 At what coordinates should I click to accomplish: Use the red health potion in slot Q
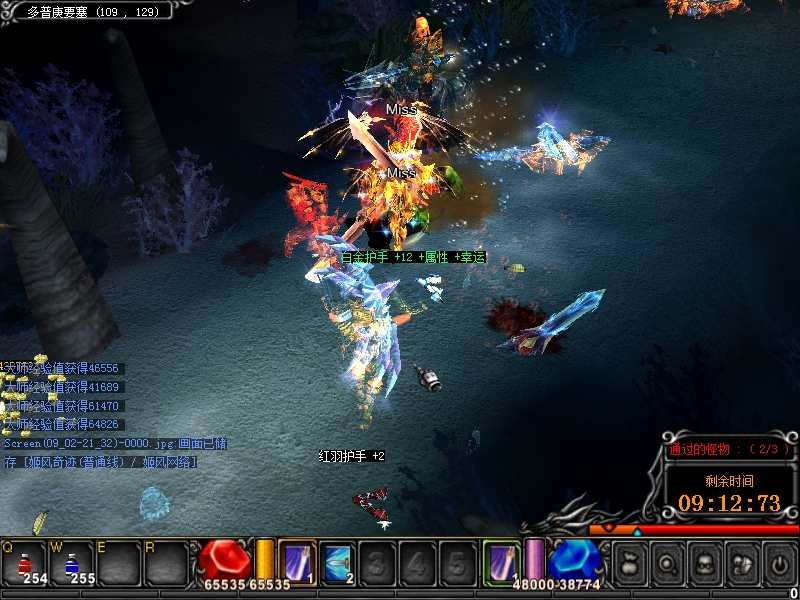[x=26, y=563]
